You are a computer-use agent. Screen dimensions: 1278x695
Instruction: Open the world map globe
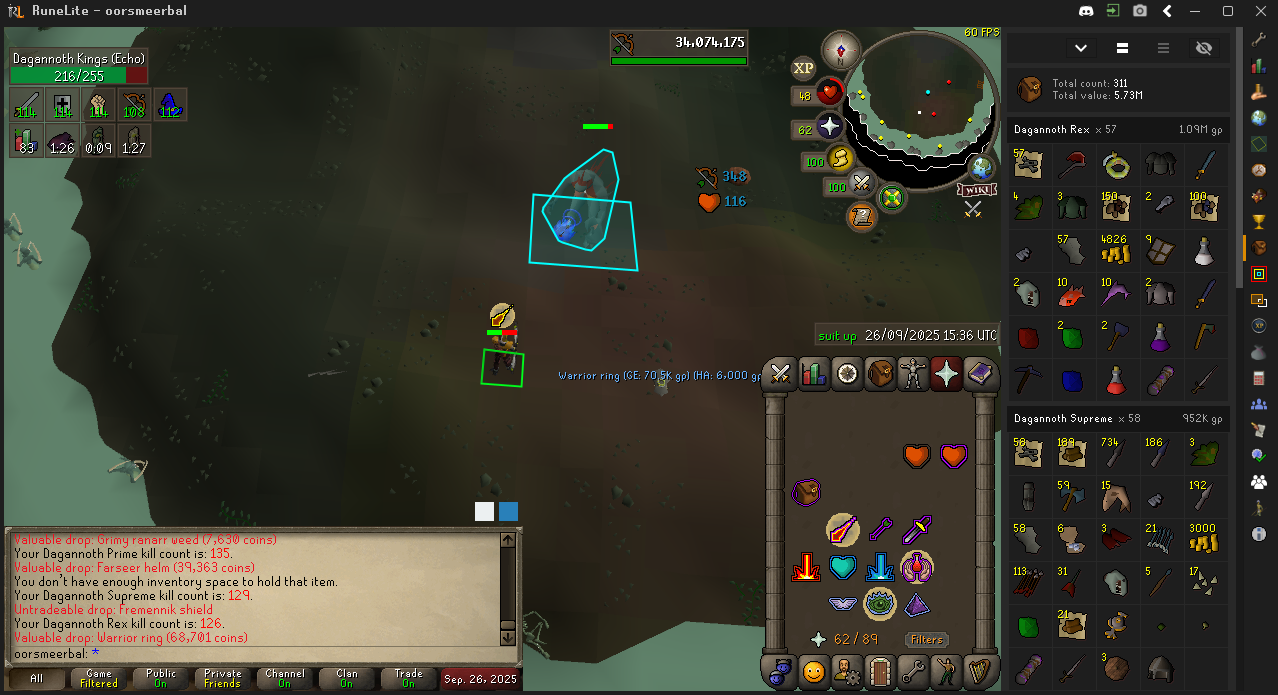(983, 167)
